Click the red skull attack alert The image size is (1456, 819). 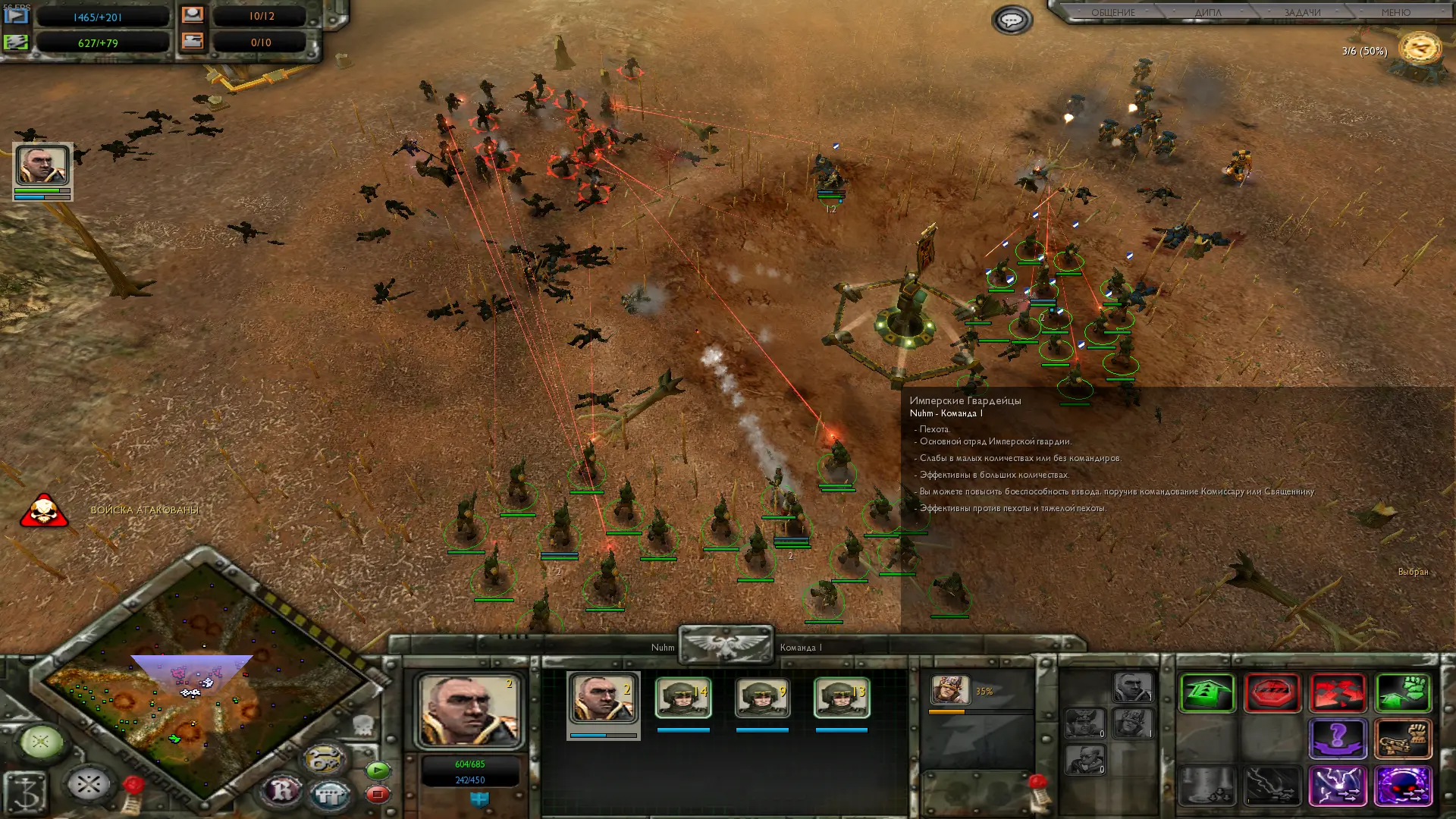click(44, 511)
